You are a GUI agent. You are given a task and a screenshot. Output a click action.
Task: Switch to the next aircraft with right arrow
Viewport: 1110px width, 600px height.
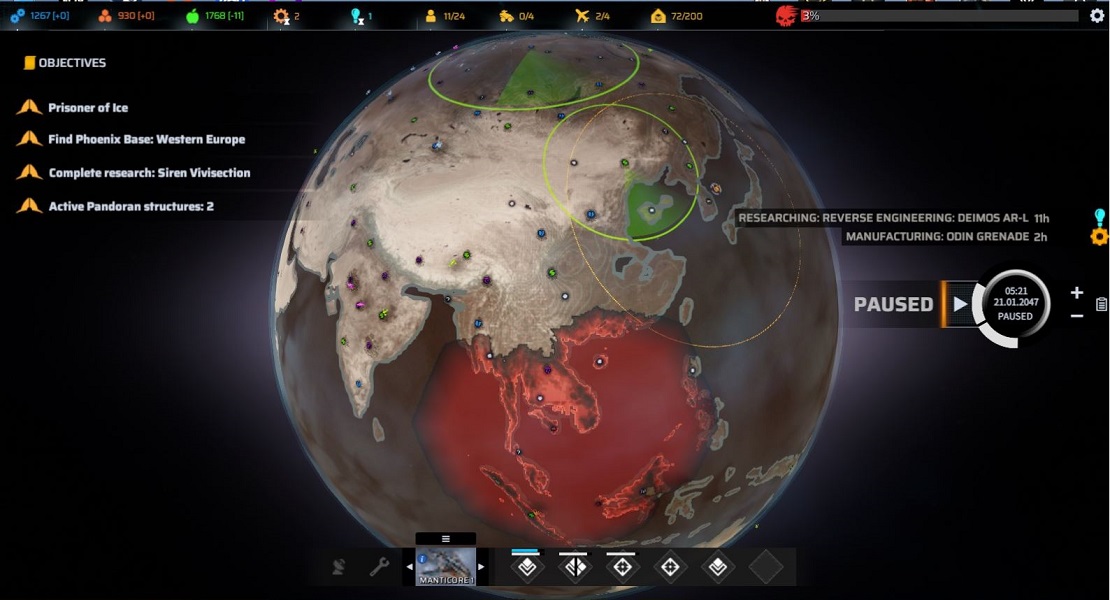[481, 567]
